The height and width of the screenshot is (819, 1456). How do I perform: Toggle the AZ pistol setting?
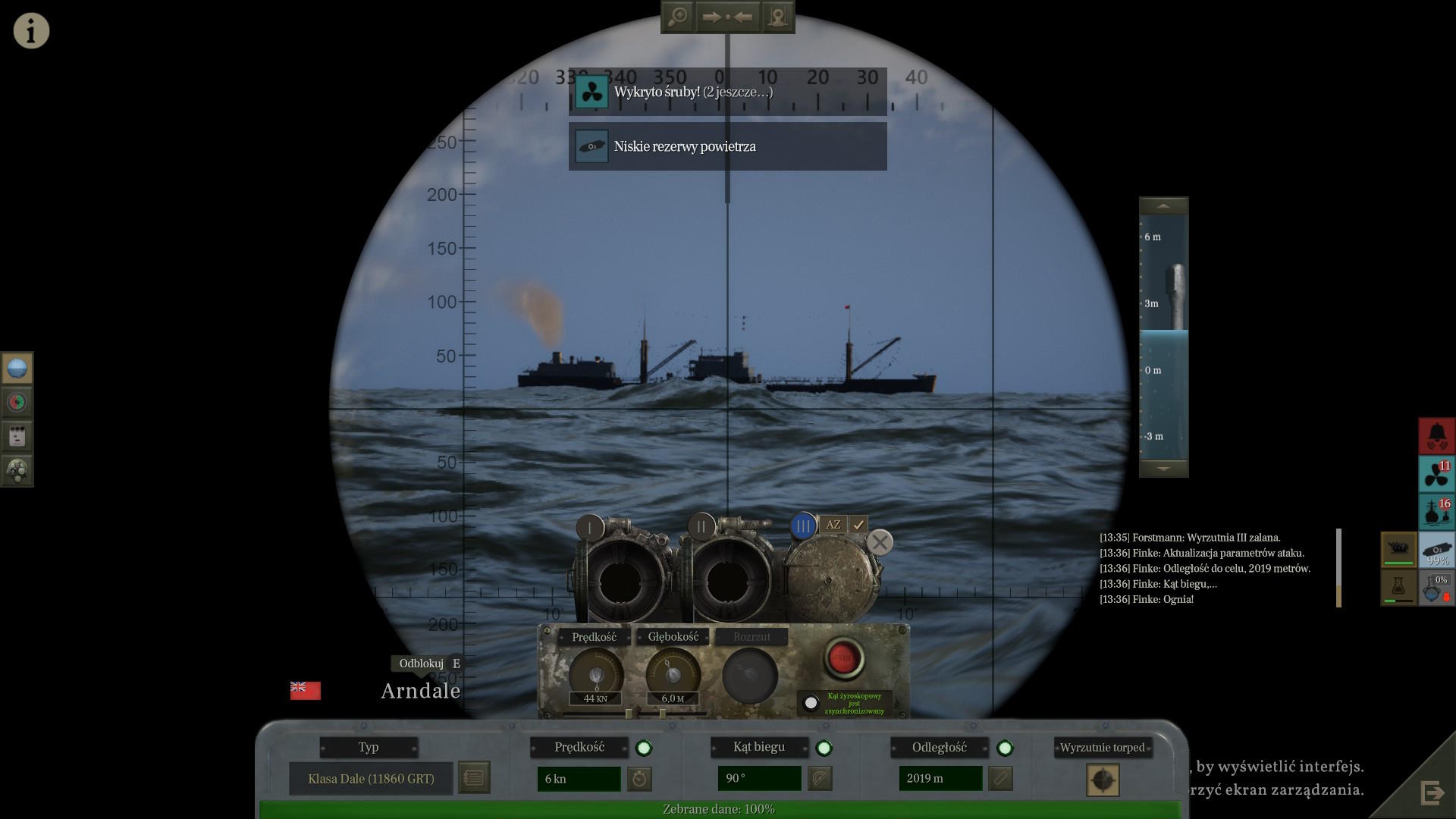click(833, 524)
